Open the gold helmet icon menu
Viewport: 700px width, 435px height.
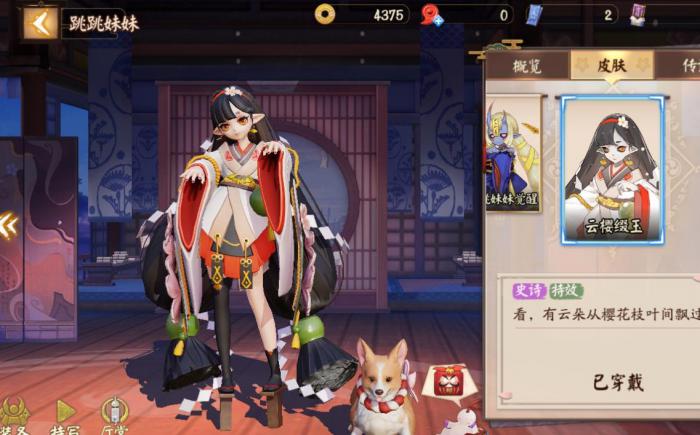pos(15,412)
